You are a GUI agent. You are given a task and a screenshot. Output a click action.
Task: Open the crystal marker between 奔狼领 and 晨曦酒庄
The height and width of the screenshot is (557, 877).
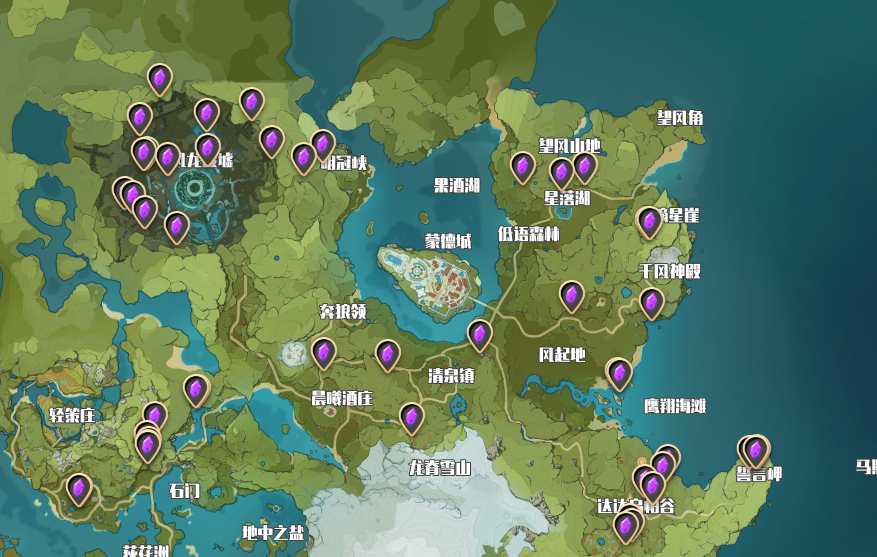[323, 352]
